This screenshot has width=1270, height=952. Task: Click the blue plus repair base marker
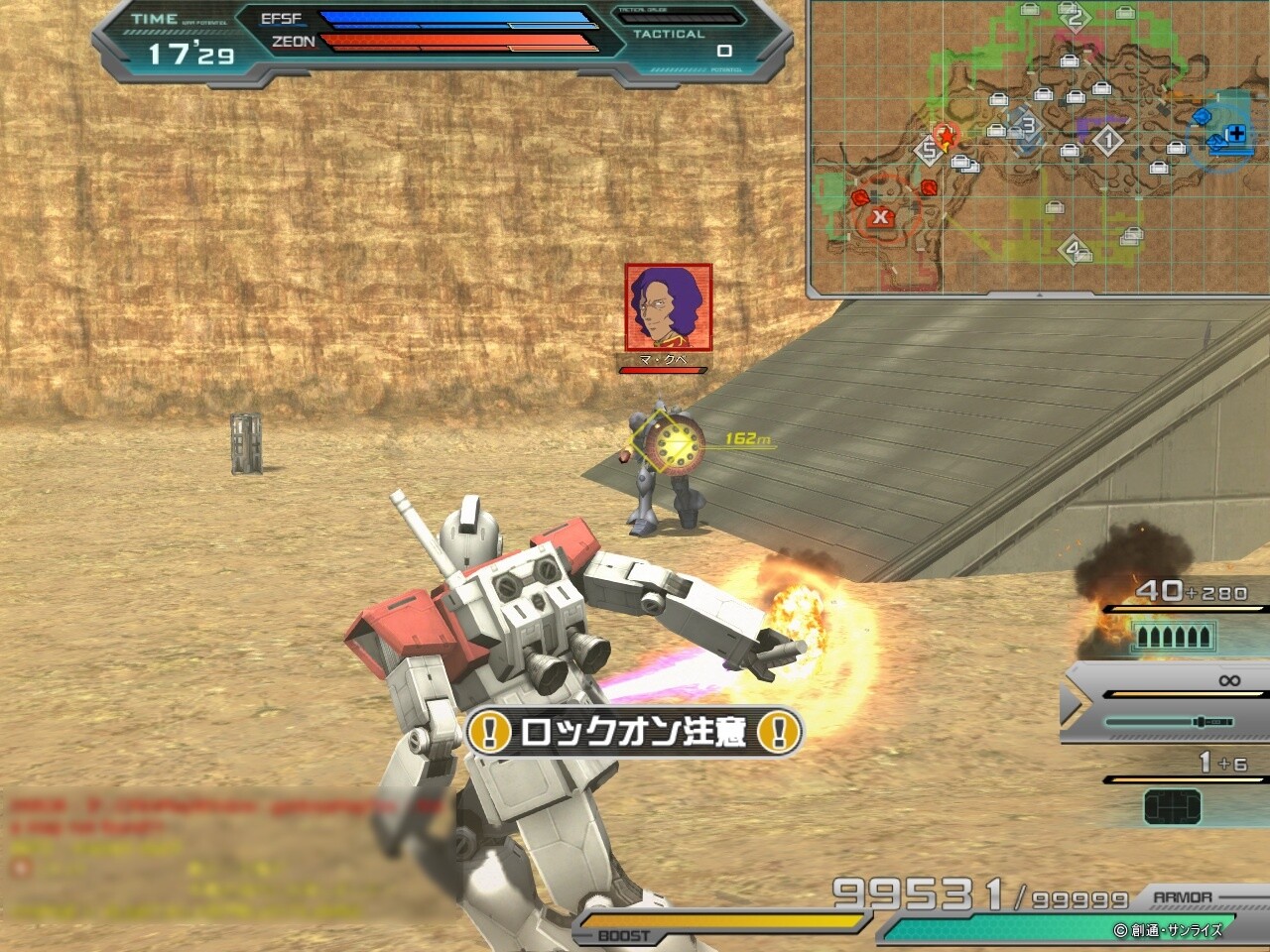pyautogui.click(x=1235, y=134)
